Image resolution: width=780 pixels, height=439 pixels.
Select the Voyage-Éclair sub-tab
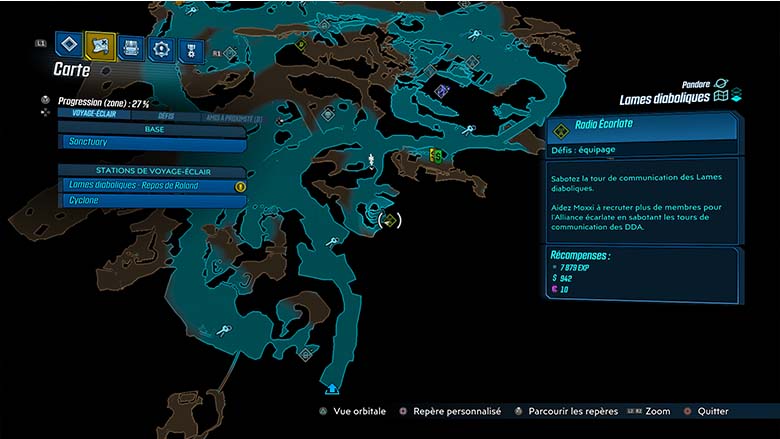coord(93,114)
